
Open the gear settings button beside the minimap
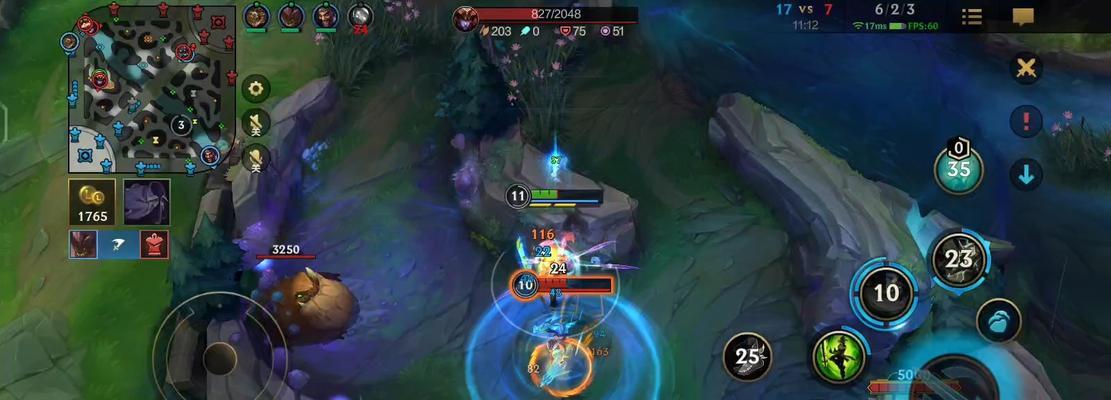[x=256, y=89]
